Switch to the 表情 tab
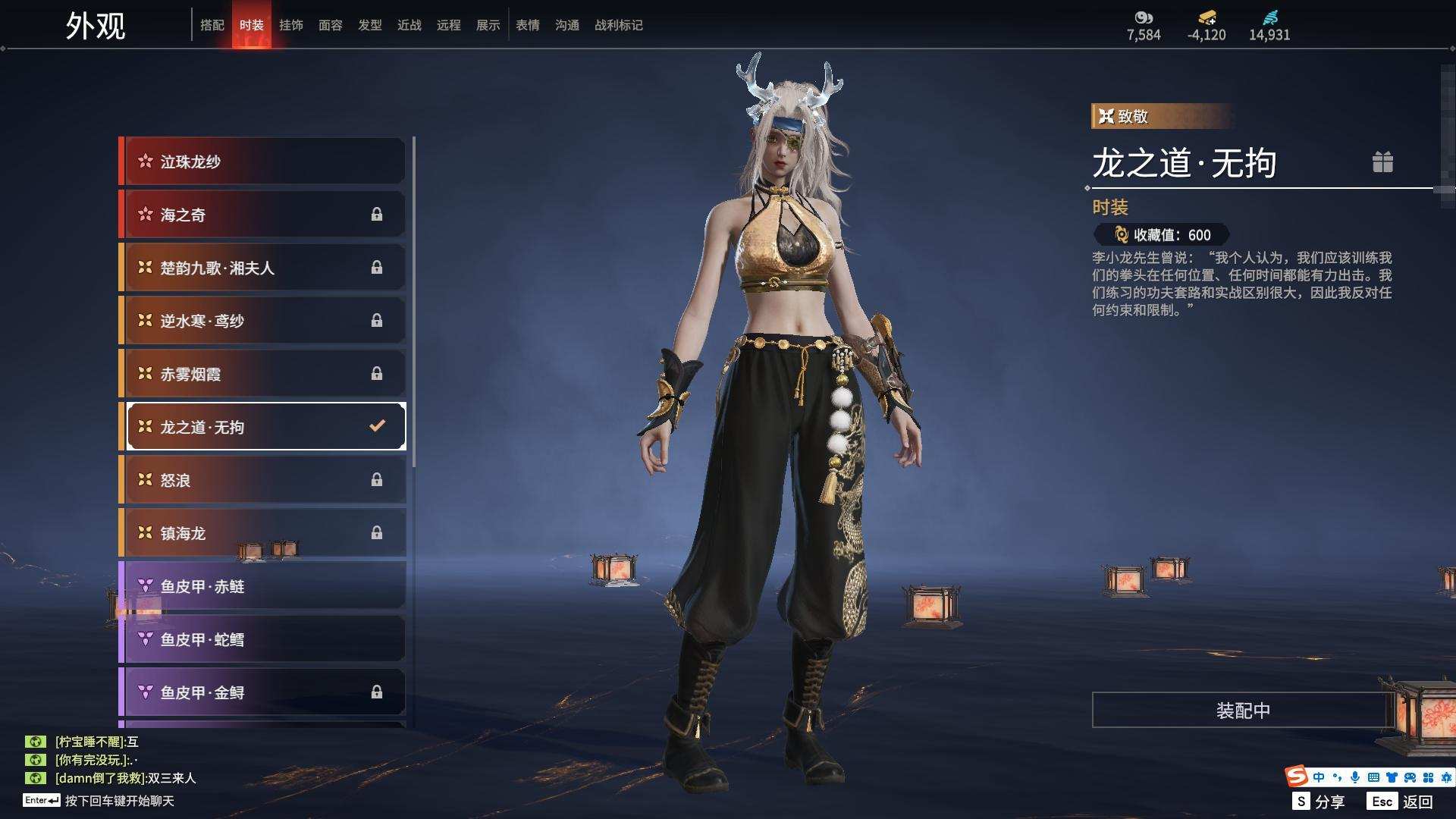This screenshot has width=1456, height=819. click(x=528, y=25)
